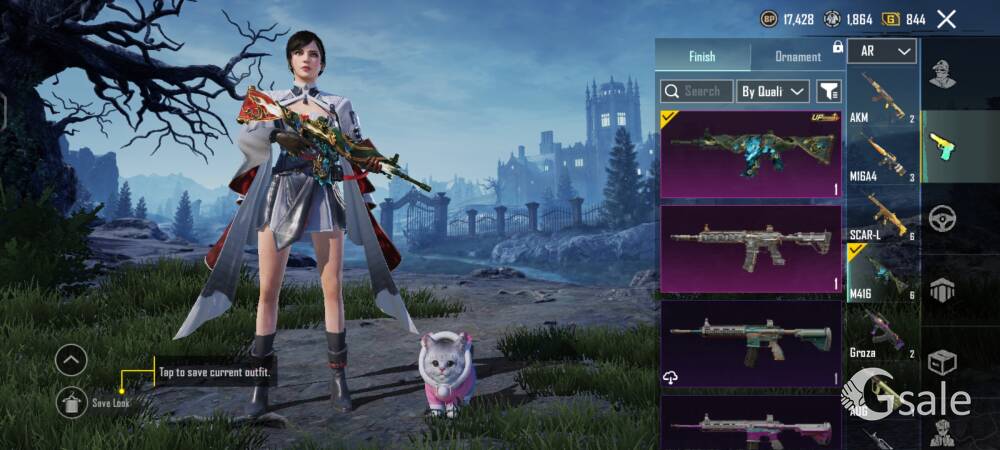
Task: Open the weapon skins pistol category
Action: tap(942, 146)
